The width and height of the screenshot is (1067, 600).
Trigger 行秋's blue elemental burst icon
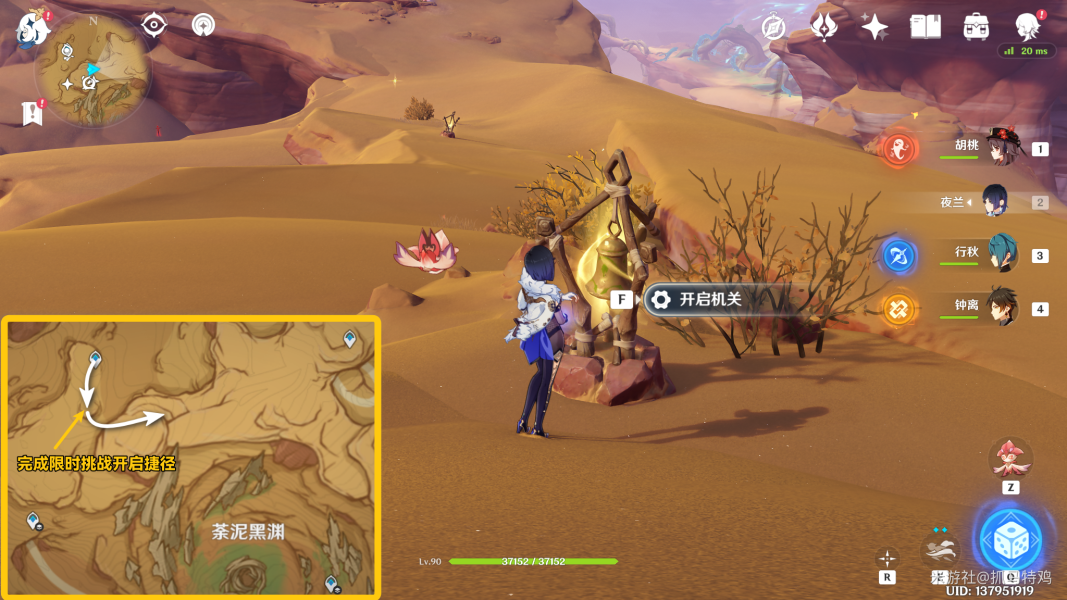899,256
